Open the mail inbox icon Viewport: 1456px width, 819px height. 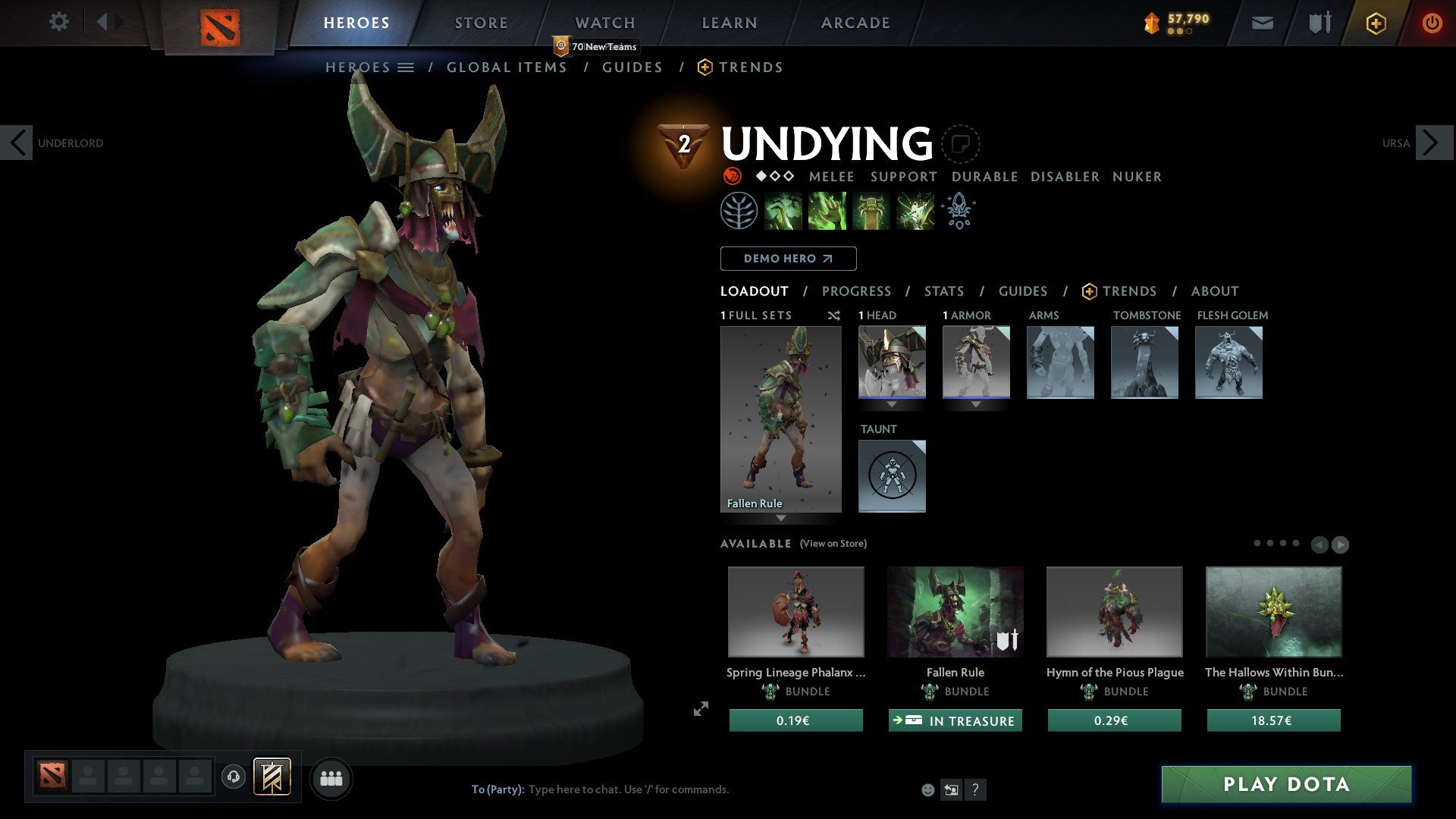point(1262,23)
